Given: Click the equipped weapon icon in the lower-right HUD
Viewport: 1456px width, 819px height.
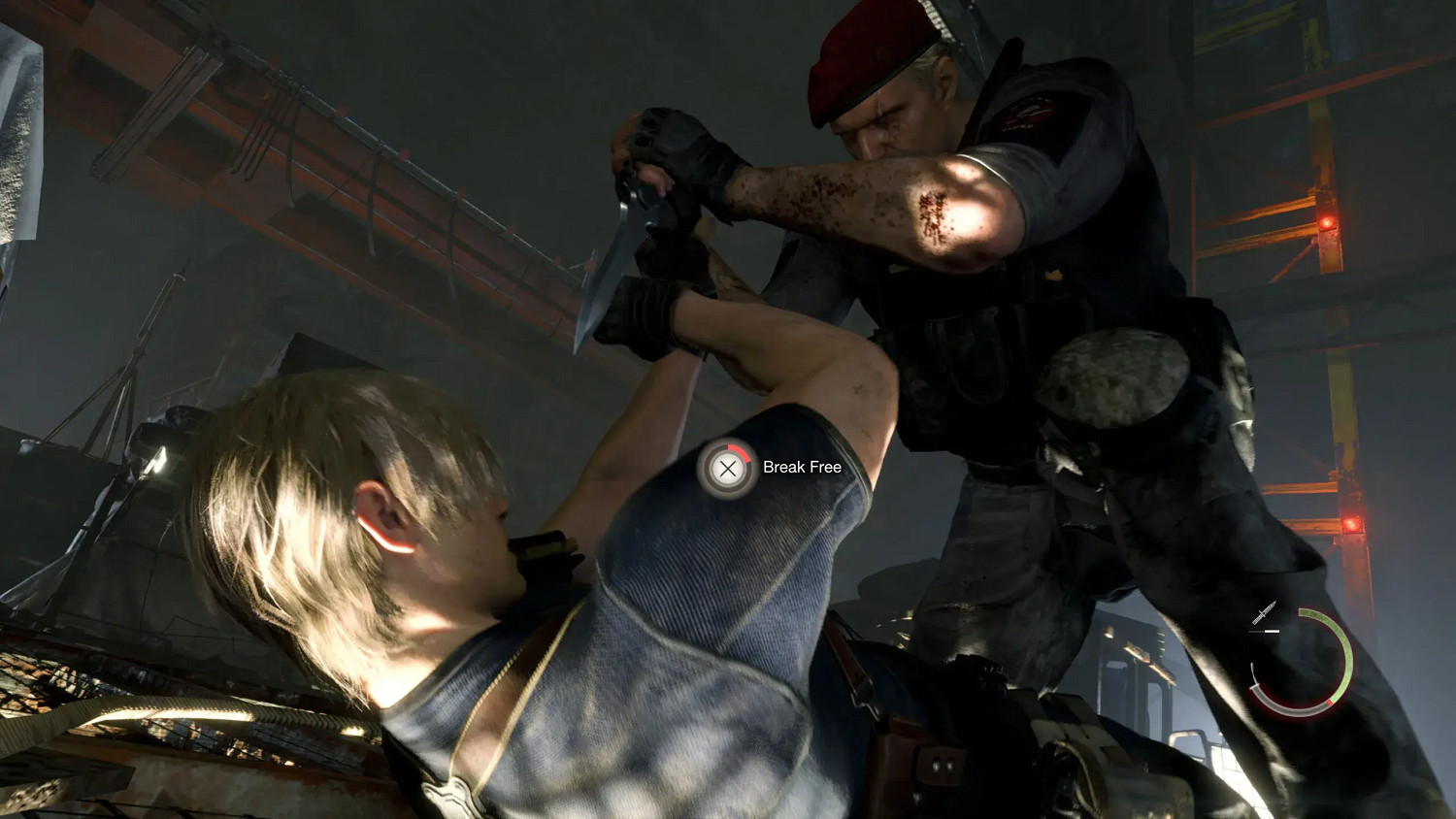Looking at the screenshot, I should point(1264,612).
